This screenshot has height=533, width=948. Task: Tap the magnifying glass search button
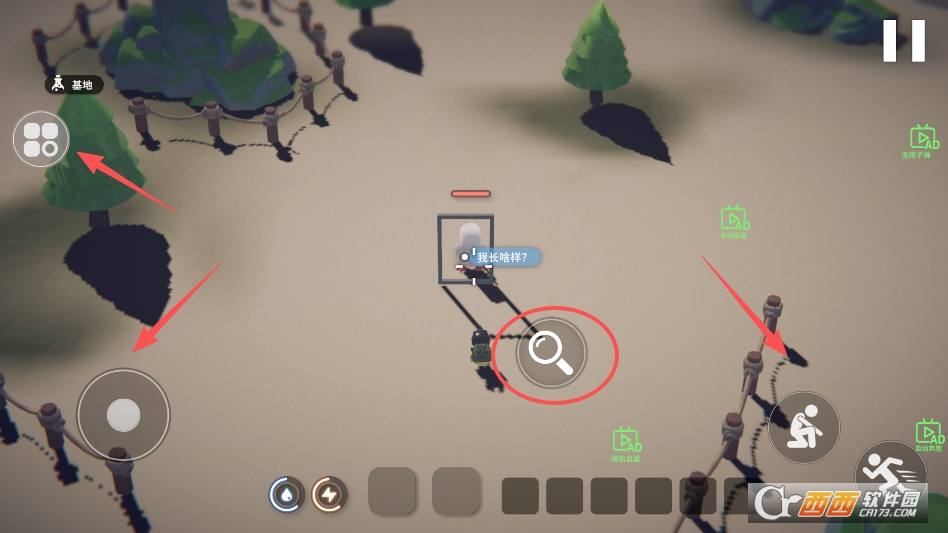[x=551, y=352]
